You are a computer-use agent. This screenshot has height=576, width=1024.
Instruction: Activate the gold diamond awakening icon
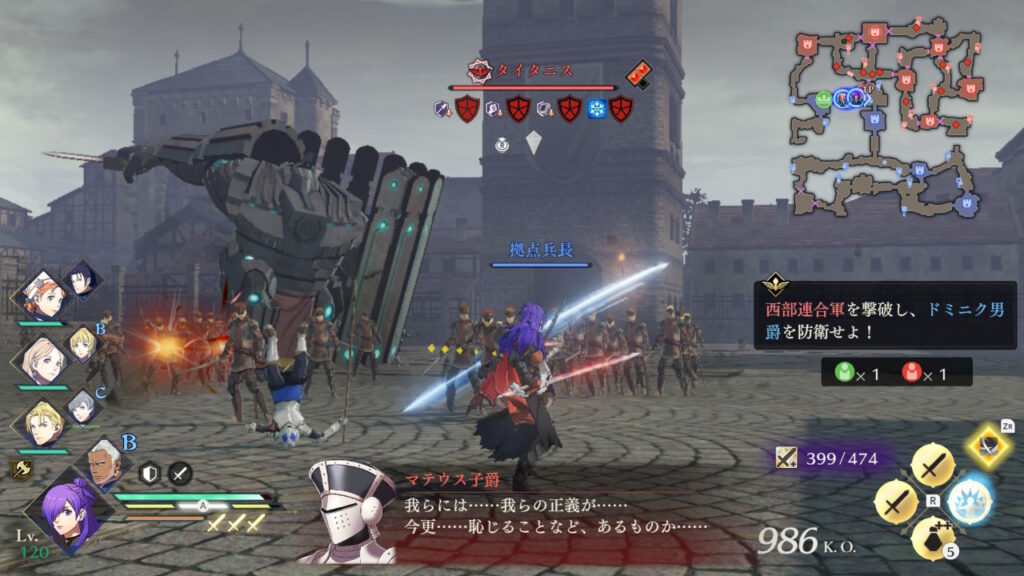tap(989, 446)
